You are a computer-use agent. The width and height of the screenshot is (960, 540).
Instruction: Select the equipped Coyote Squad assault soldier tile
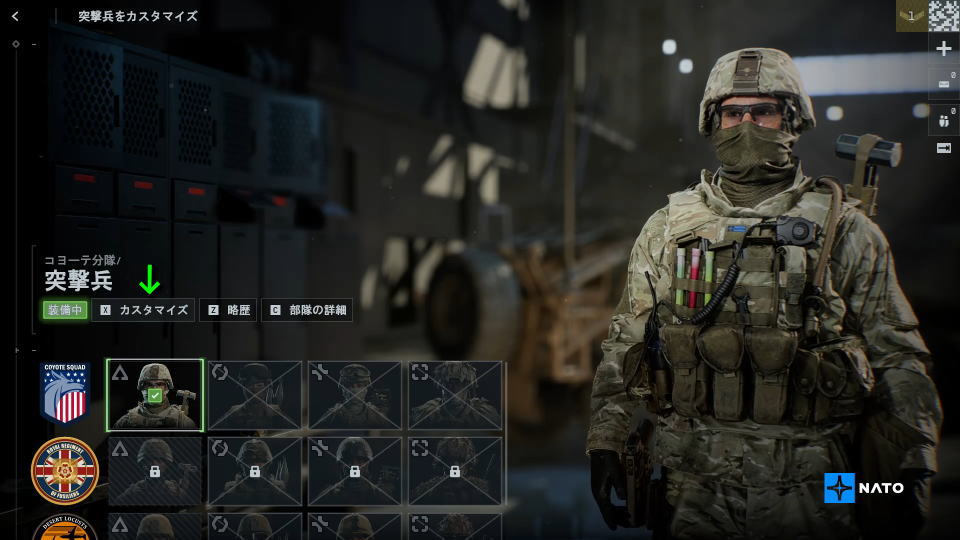pos(155,395)
